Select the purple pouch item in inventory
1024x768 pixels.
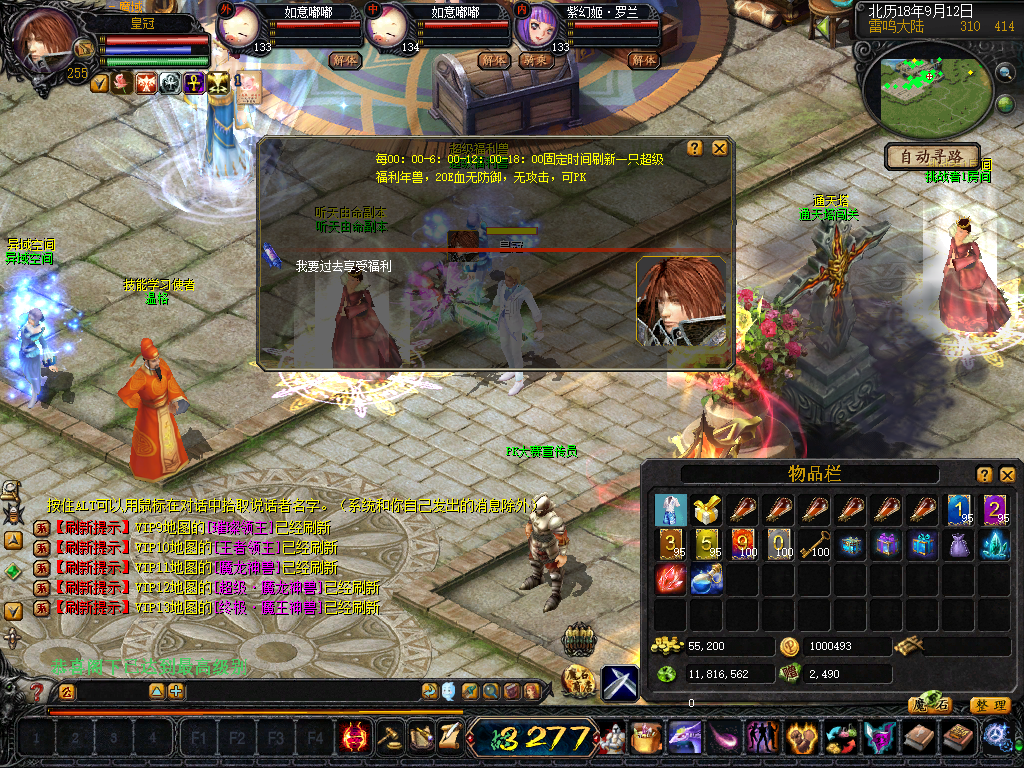957,545
